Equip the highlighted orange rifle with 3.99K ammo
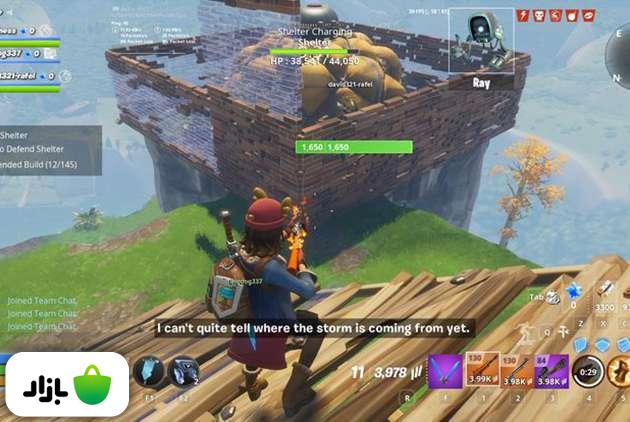 [483, 369]
